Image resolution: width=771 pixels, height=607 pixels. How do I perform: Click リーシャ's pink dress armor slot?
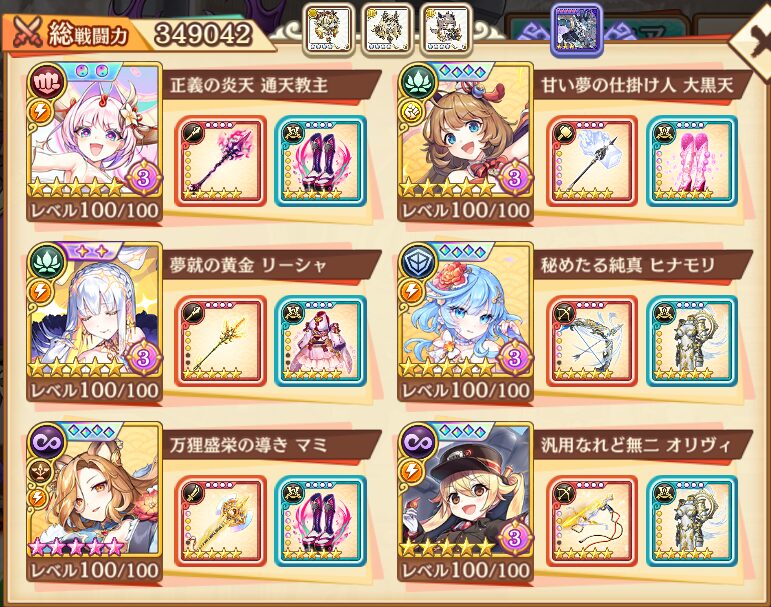pos(320,341)
